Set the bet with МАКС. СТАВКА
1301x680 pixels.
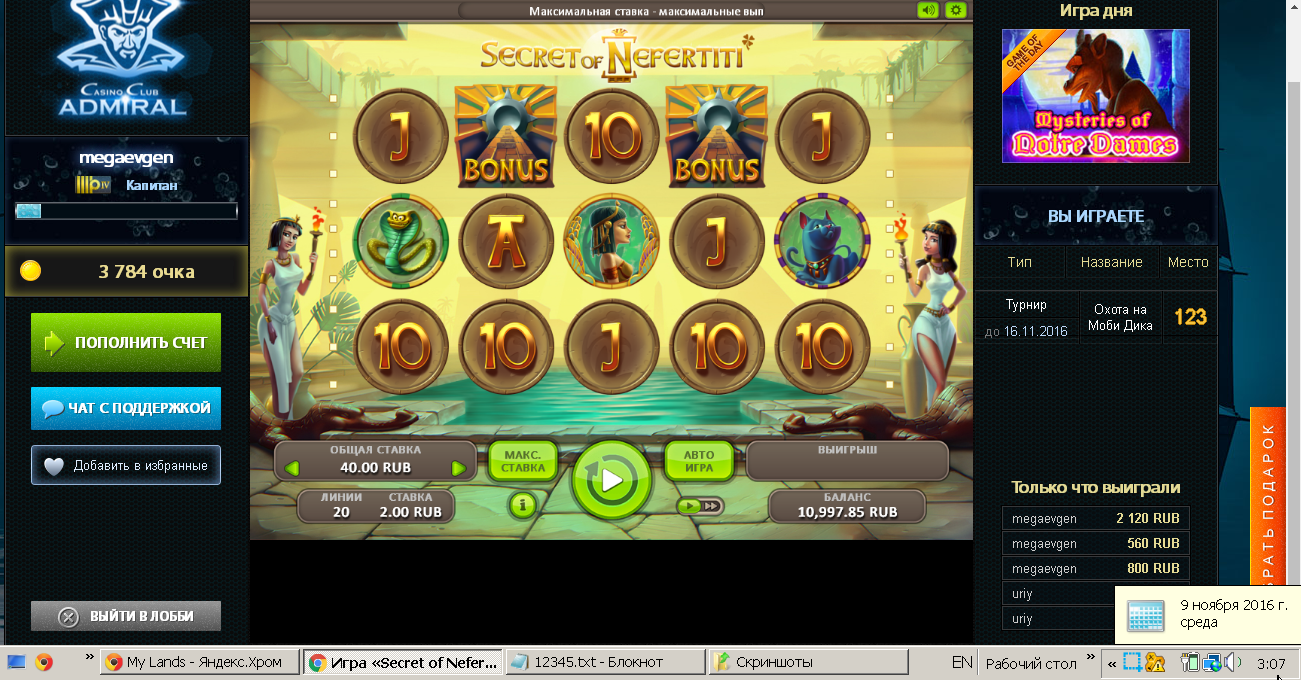[x=523, y=462]
